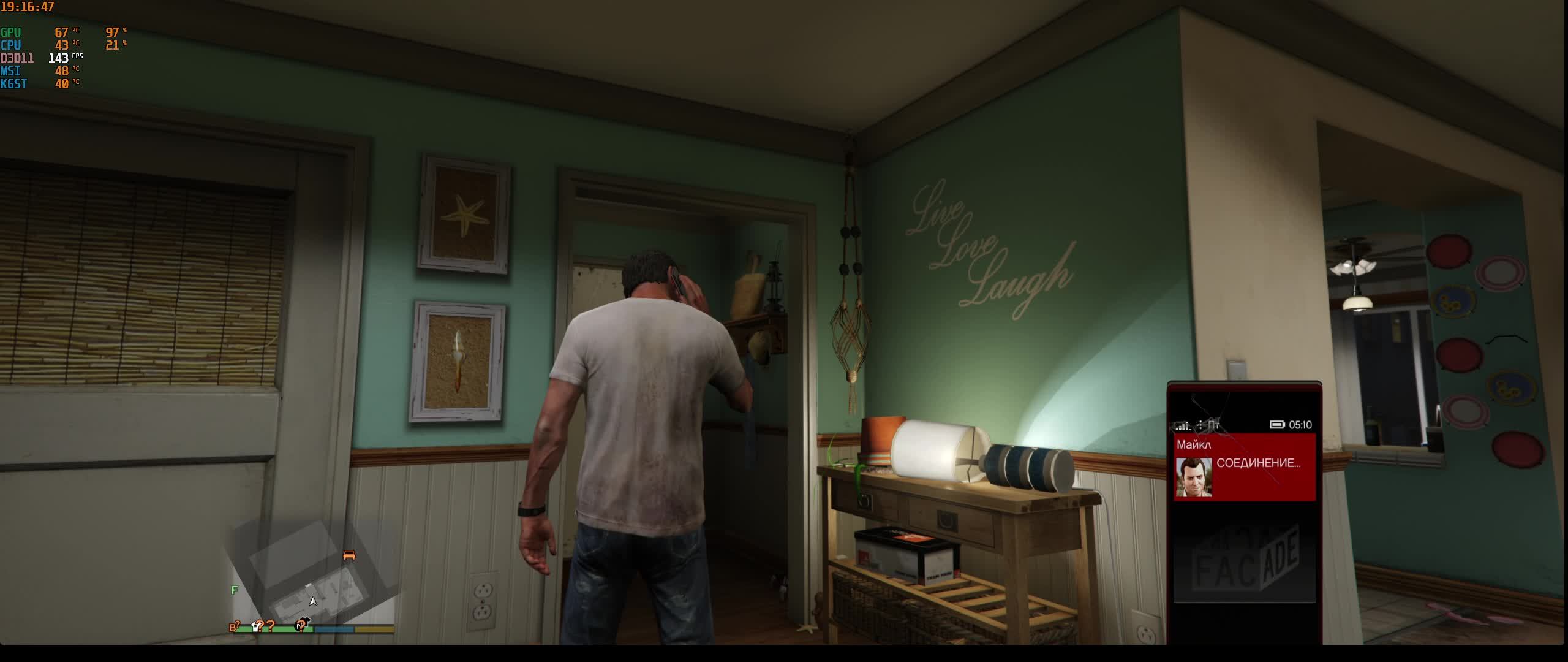Select the Майкл caller name label
The height and width of the screenshot is (662, 1568).
coord(1193,445)
